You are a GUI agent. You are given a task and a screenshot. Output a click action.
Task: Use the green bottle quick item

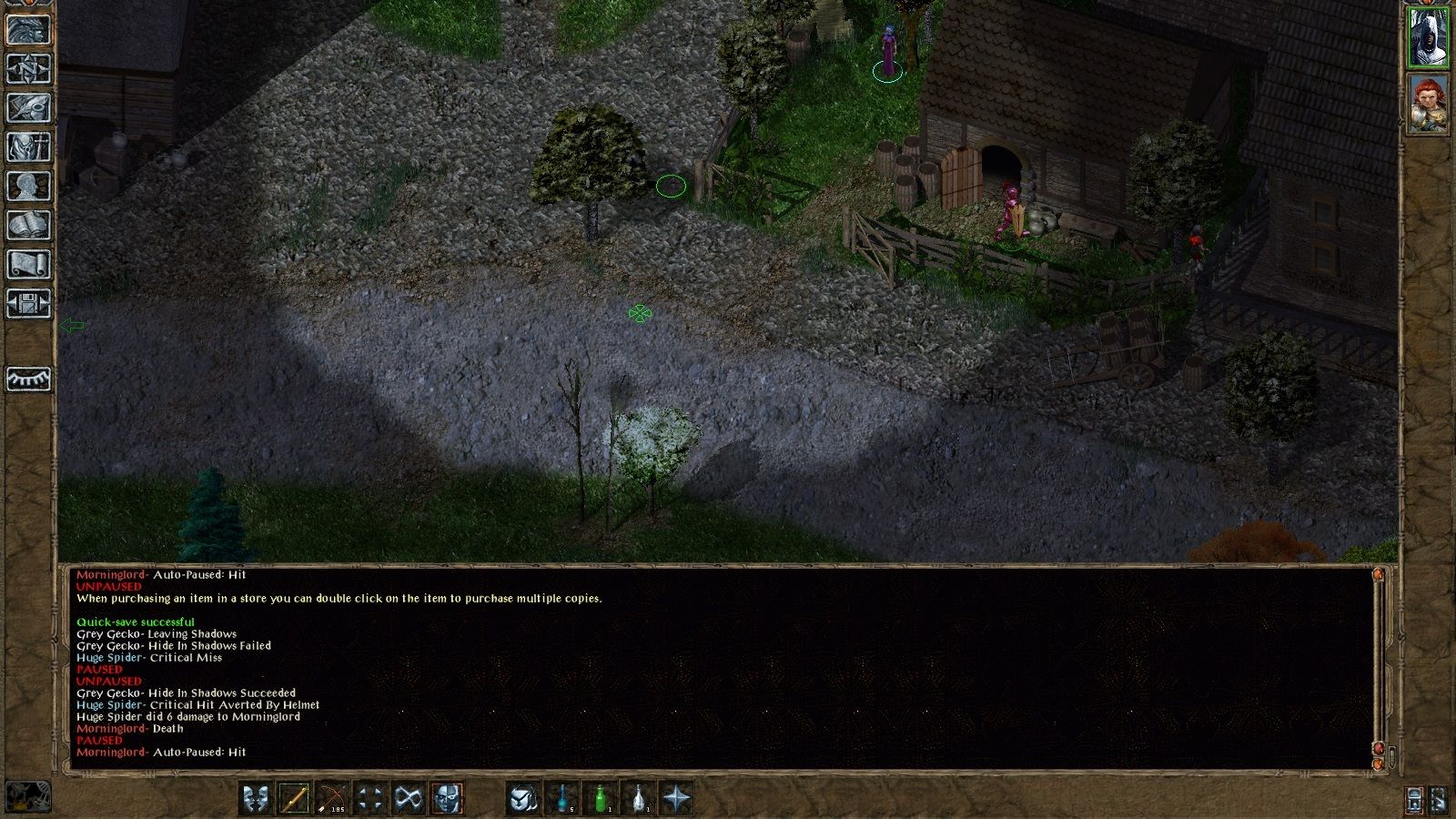pyautogui.click(x=601, y=799)
